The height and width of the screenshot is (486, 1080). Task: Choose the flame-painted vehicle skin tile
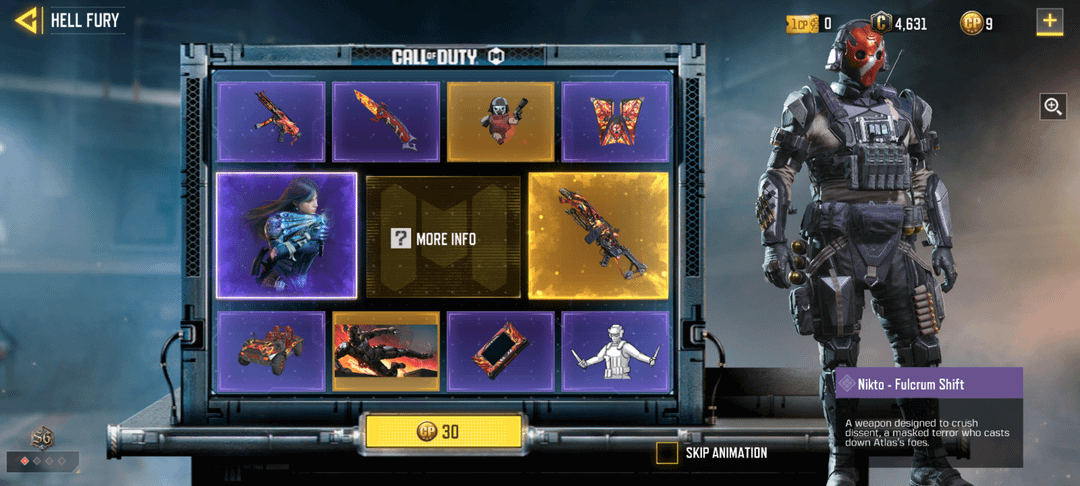click(x=271, y=351)
